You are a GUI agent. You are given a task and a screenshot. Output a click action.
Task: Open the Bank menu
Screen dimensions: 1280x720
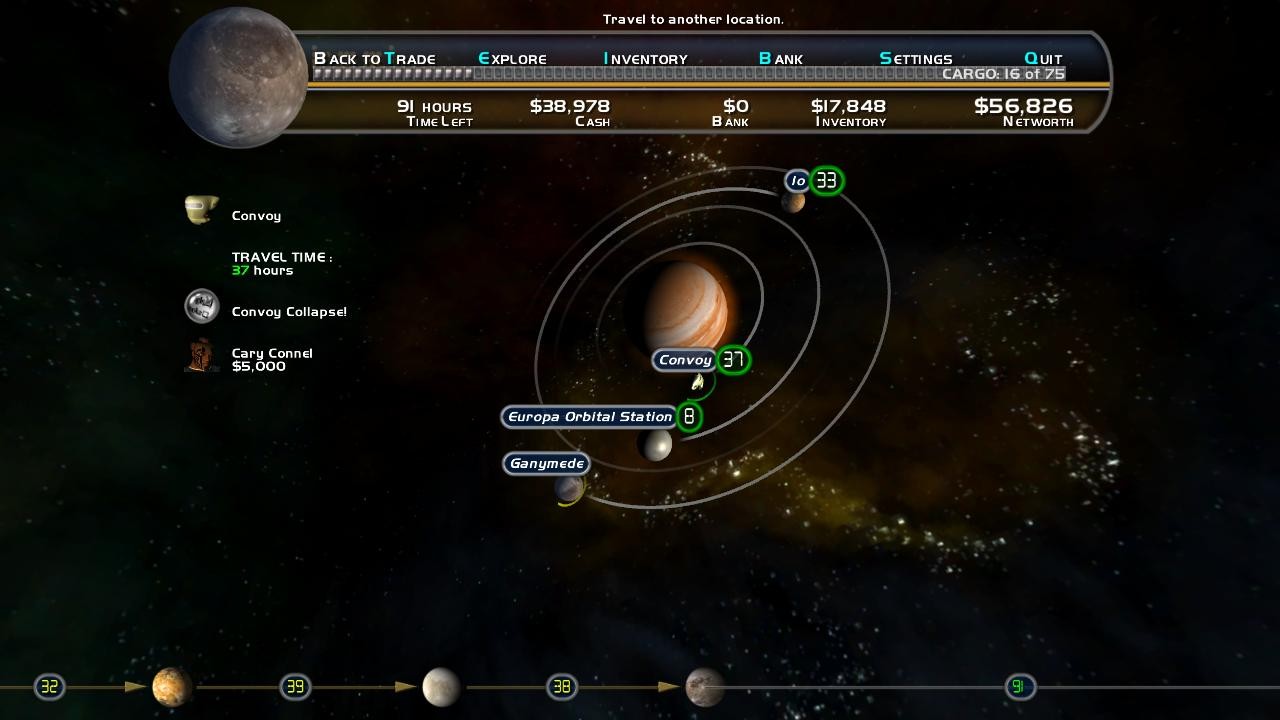pyautogui.click(x=780, y=59)
